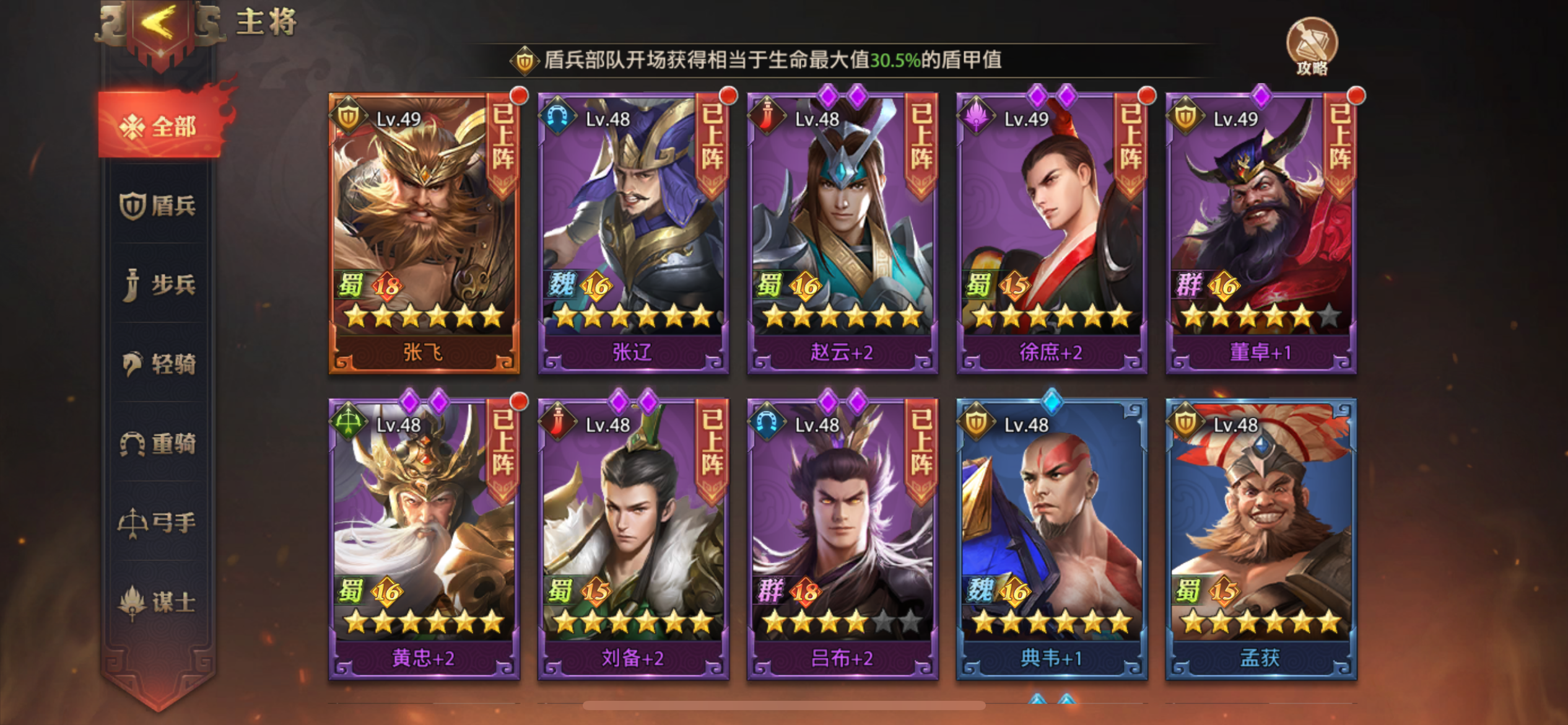Filter heroes by 盾兵
The image size is (1568, 725).
159,206
